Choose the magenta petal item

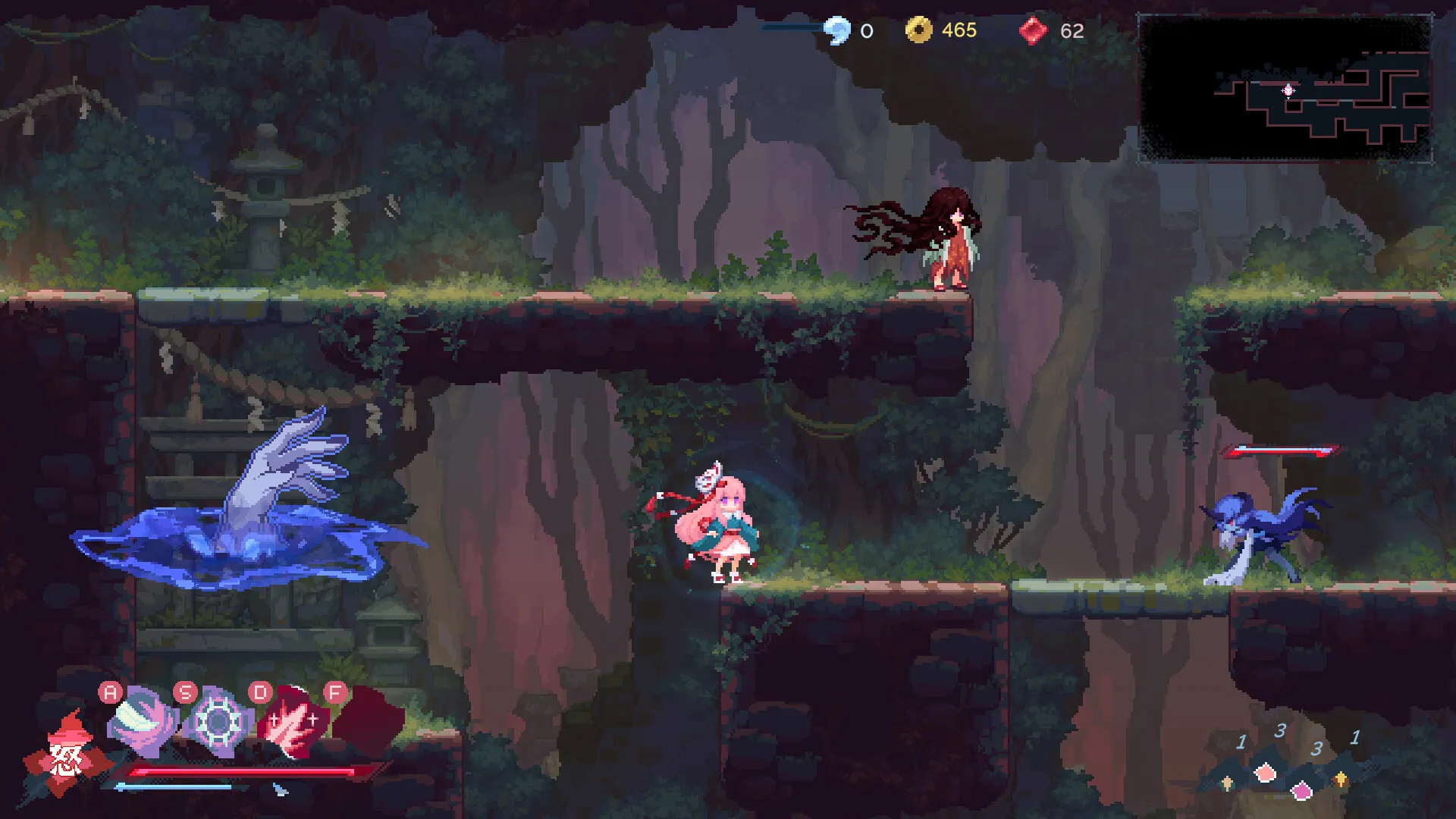click(x=1301, y=791)
